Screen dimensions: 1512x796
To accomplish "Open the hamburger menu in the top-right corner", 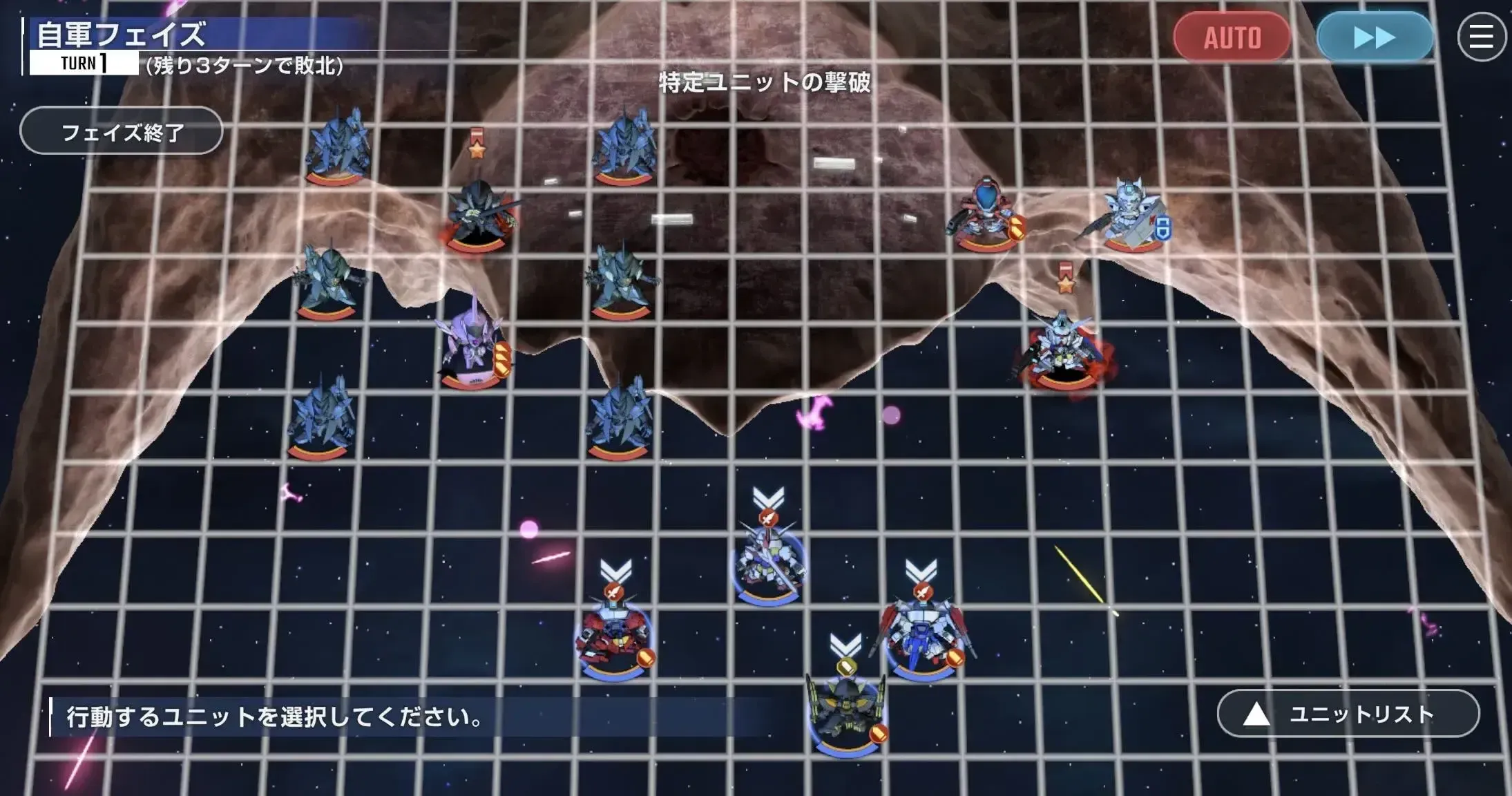I will coord(1481,37).
